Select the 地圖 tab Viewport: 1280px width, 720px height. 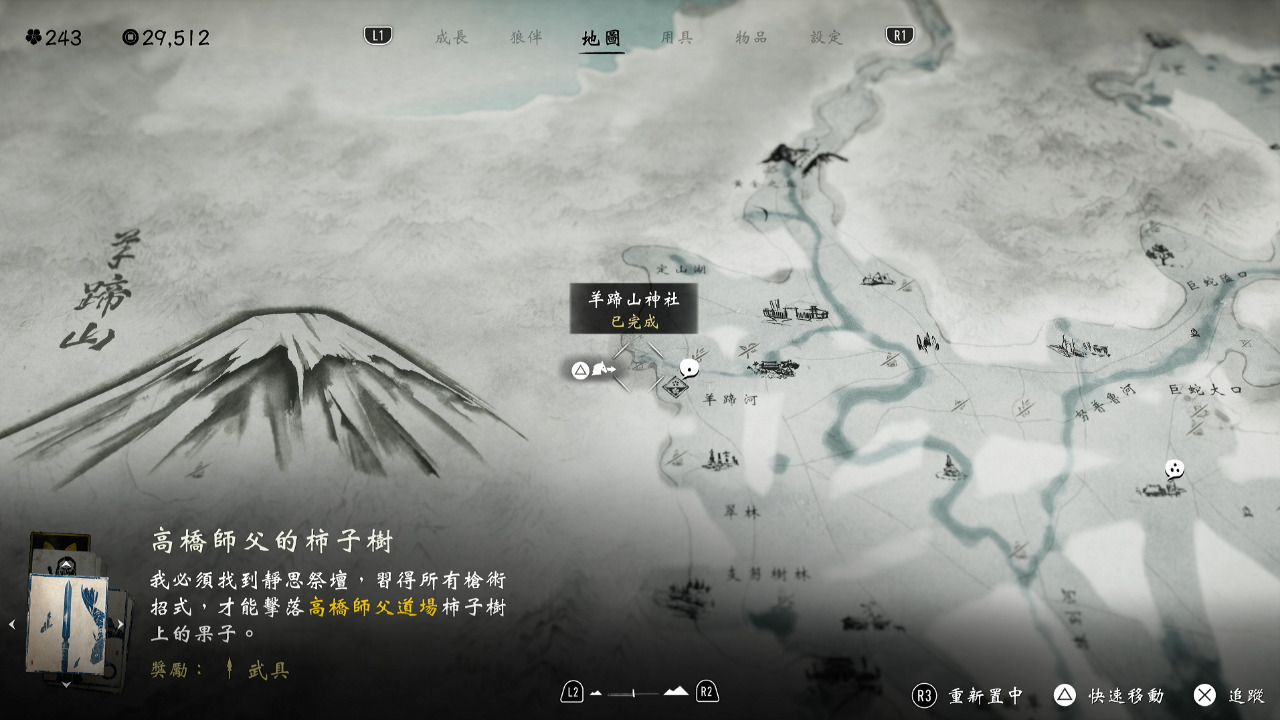[601, 38]
